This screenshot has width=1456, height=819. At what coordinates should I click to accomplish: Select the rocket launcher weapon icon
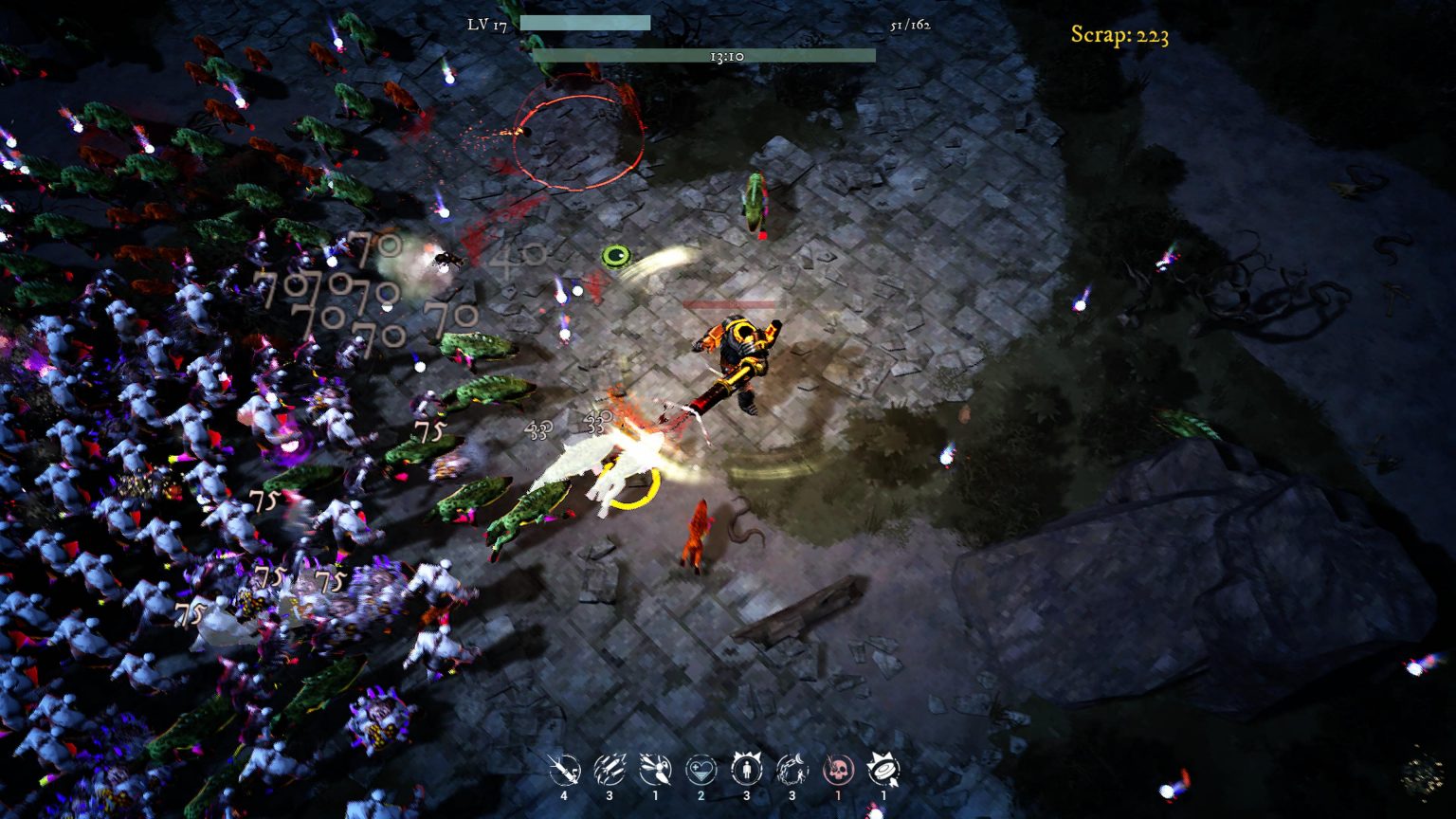[564, 770]
